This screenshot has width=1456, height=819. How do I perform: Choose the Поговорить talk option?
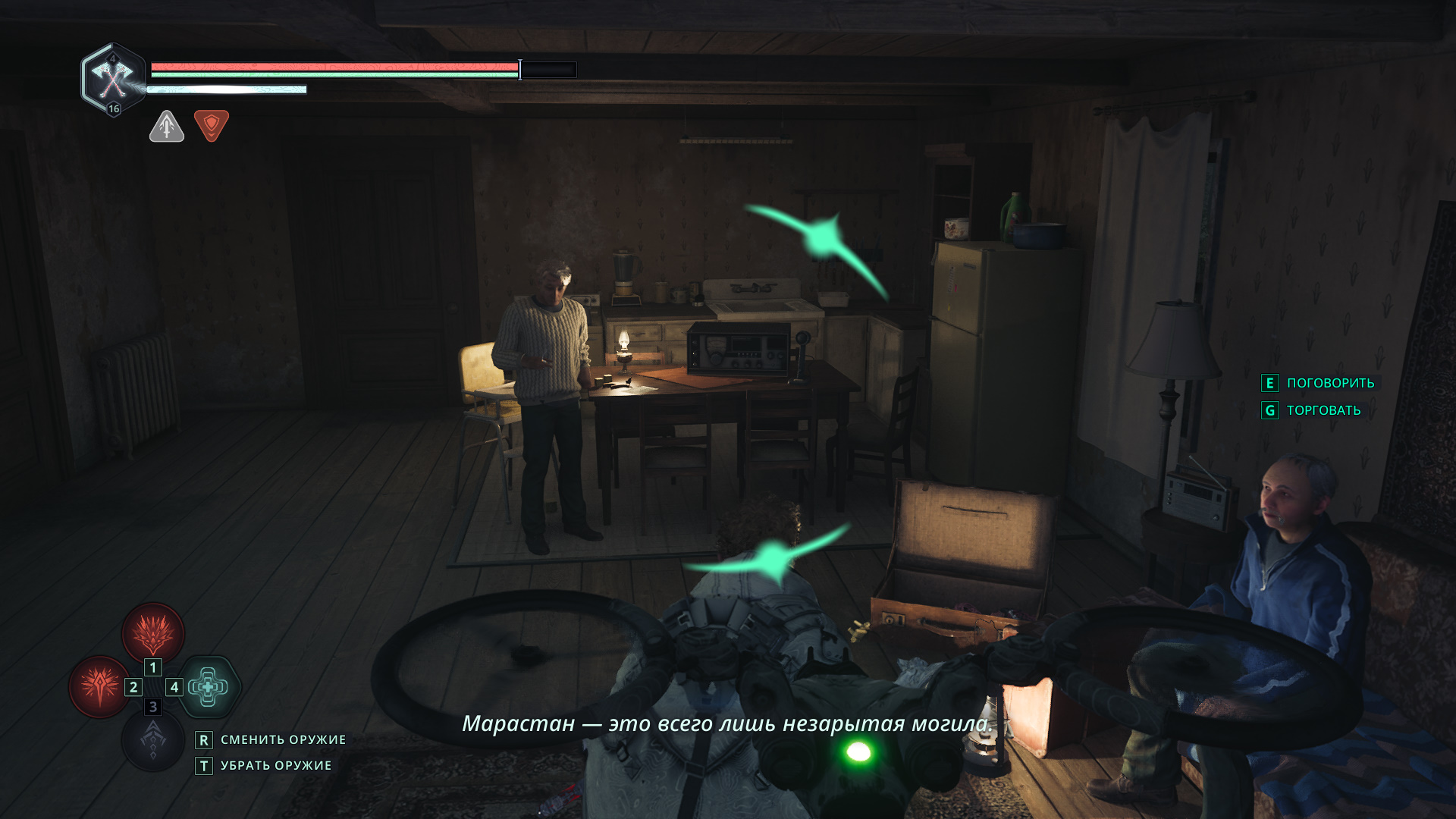[1329, 384]
